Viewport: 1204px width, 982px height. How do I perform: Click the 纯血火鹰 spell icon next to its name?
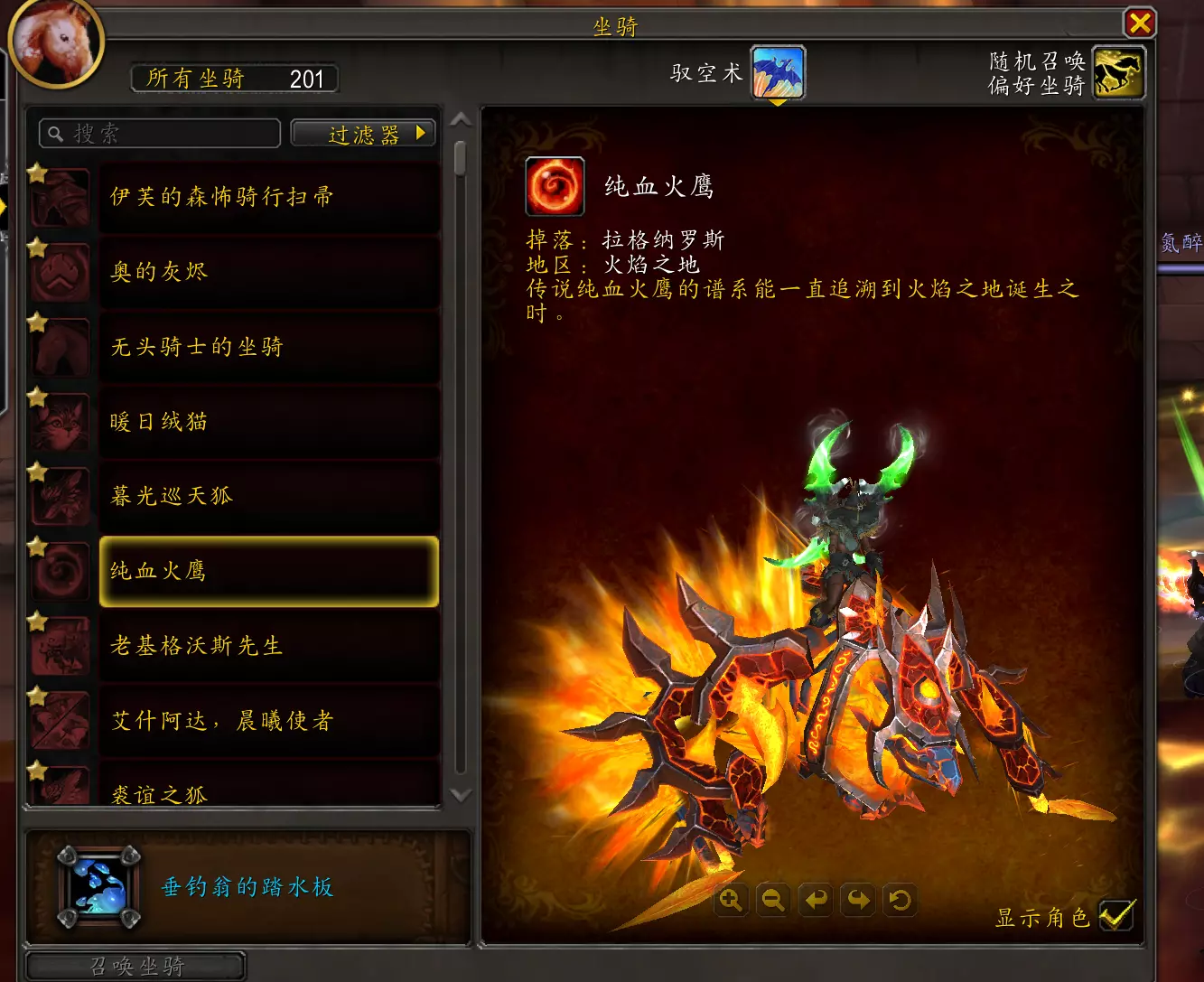(555, 185)
